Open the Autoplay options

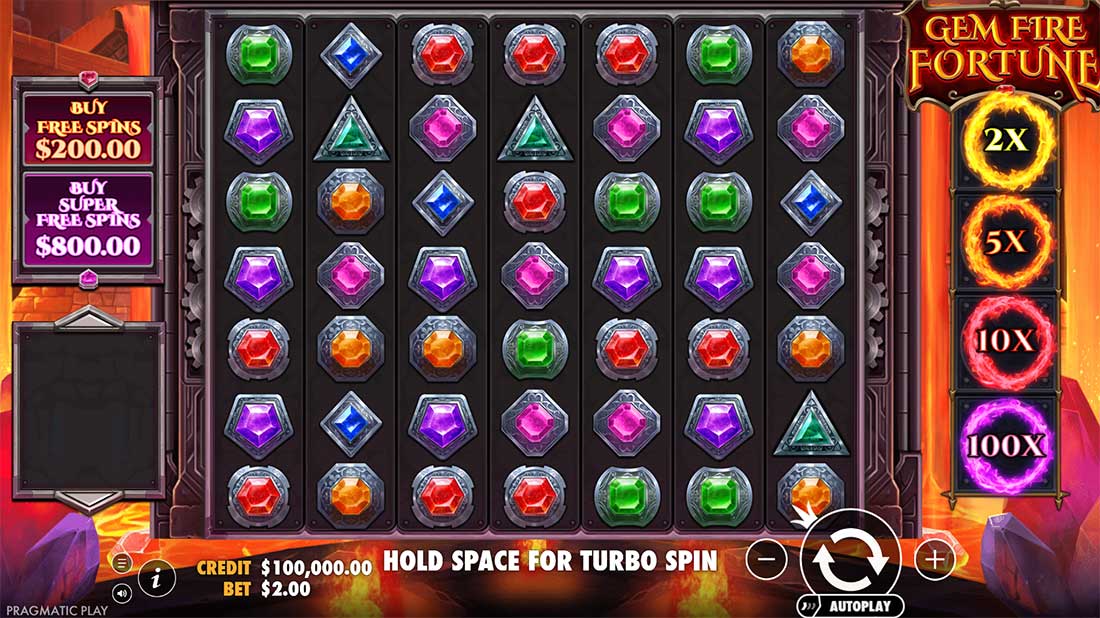coord(851,606)
